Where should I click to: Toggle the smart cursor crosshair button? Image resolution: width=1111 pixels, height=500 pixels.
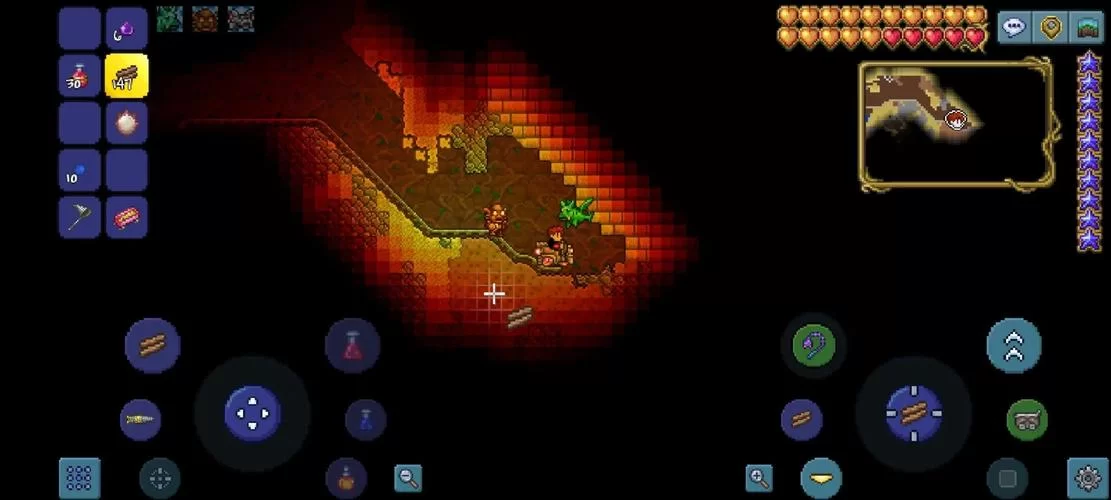pos(159,478)
